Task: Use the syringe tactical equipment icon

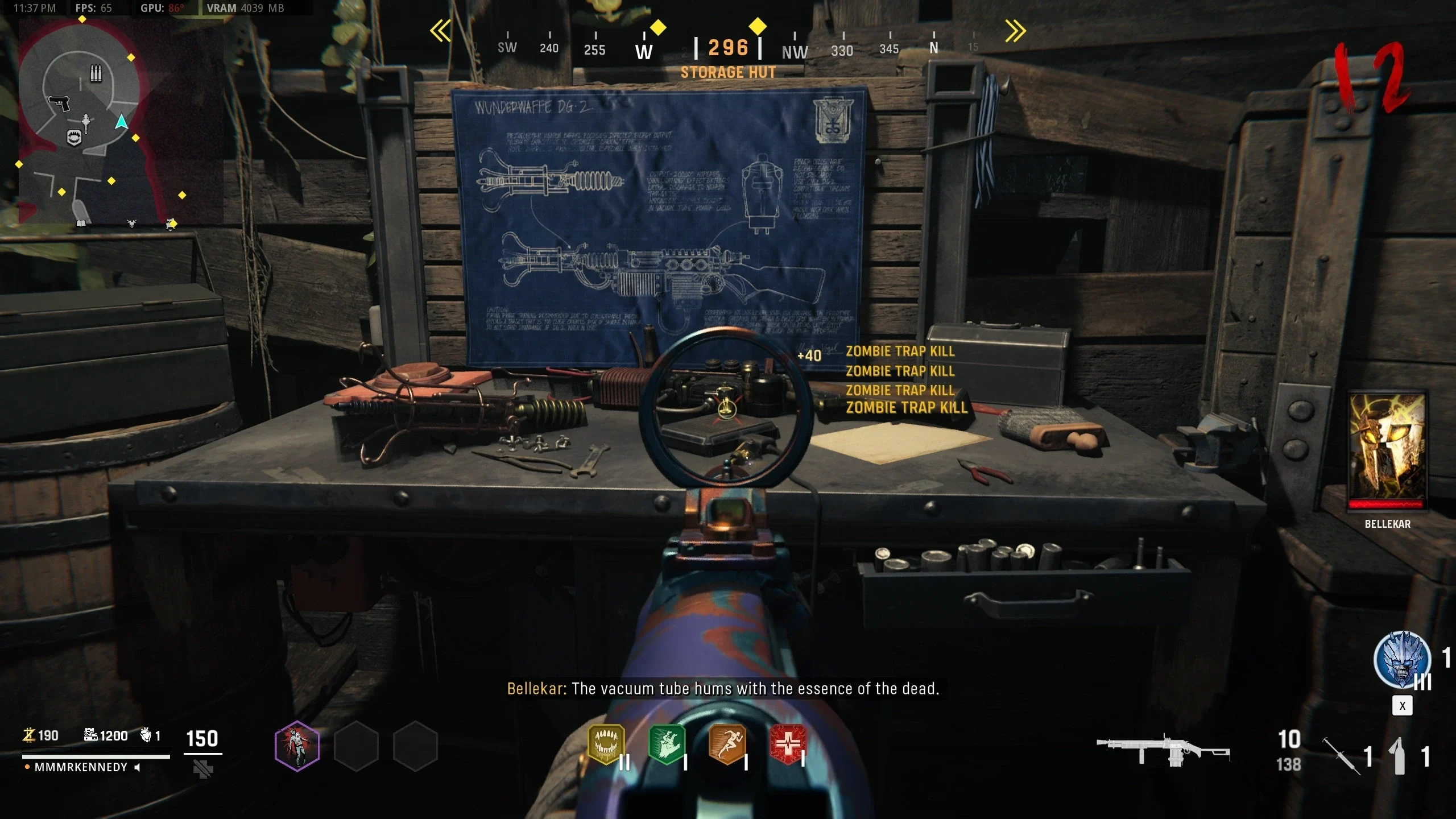Action: (x=1341, y=756)
